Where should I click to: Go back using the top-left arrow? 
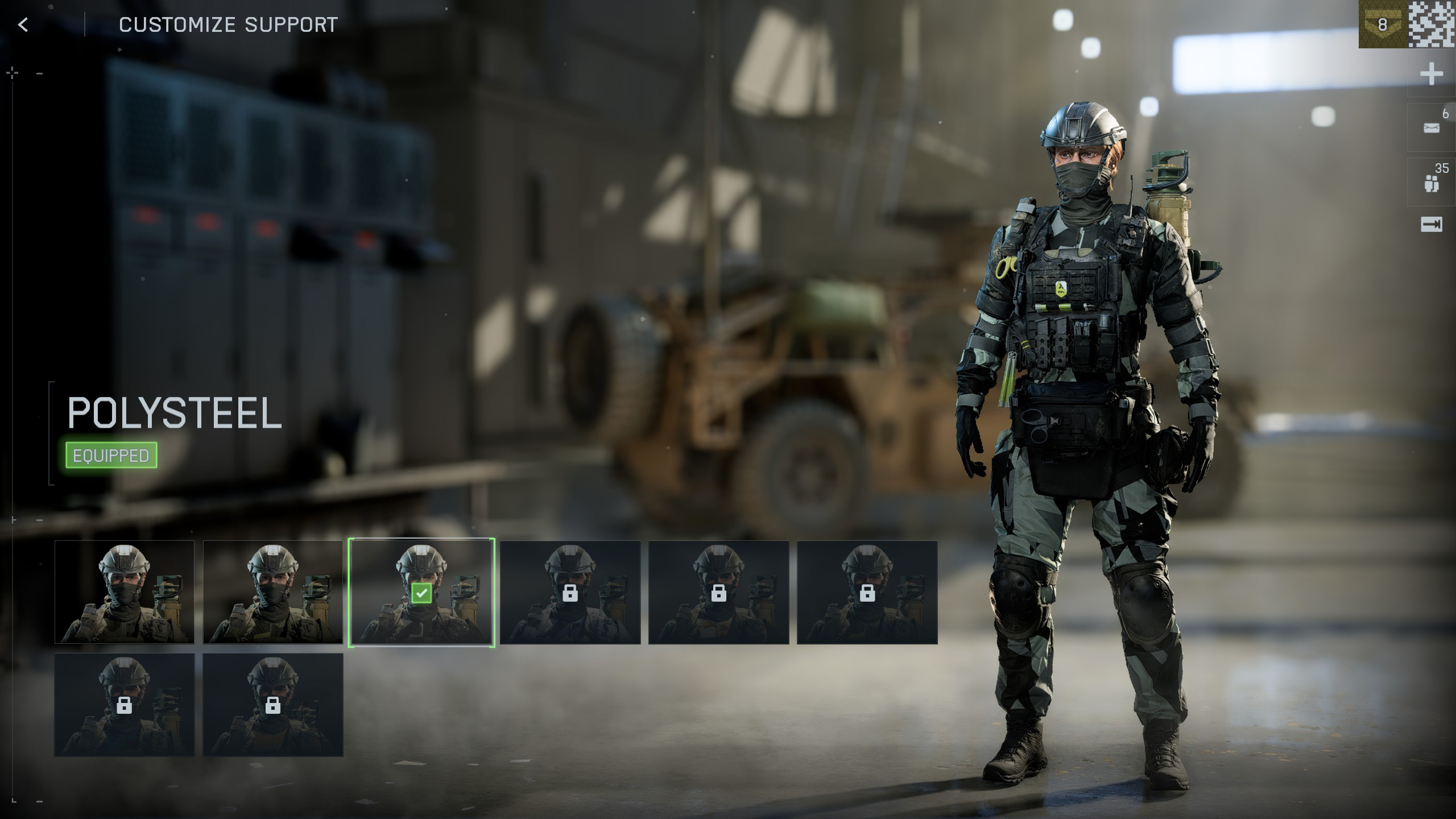click(23, 24)
